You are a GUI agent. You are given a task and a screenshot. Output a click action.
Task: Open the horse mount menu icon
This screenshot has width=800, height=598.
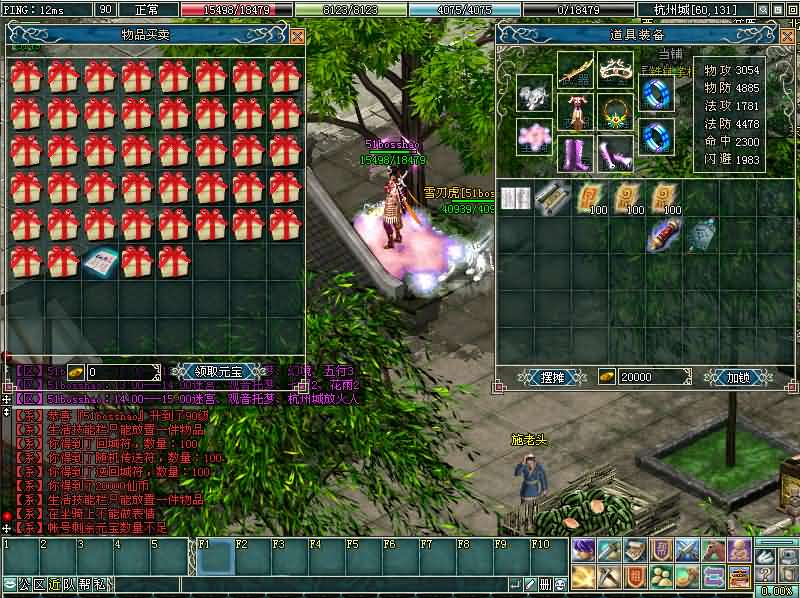tap(712, 549)
